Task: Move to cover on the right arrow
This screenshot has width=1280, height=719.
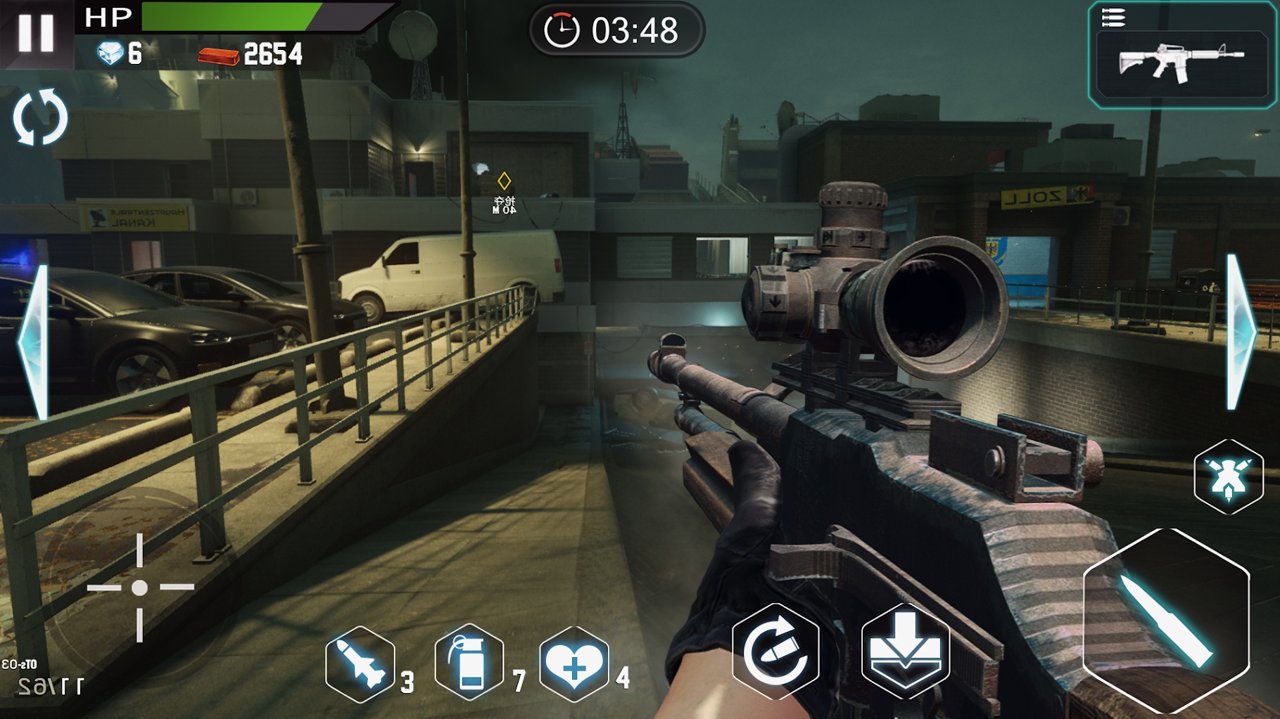Action: pos(1242,332)
